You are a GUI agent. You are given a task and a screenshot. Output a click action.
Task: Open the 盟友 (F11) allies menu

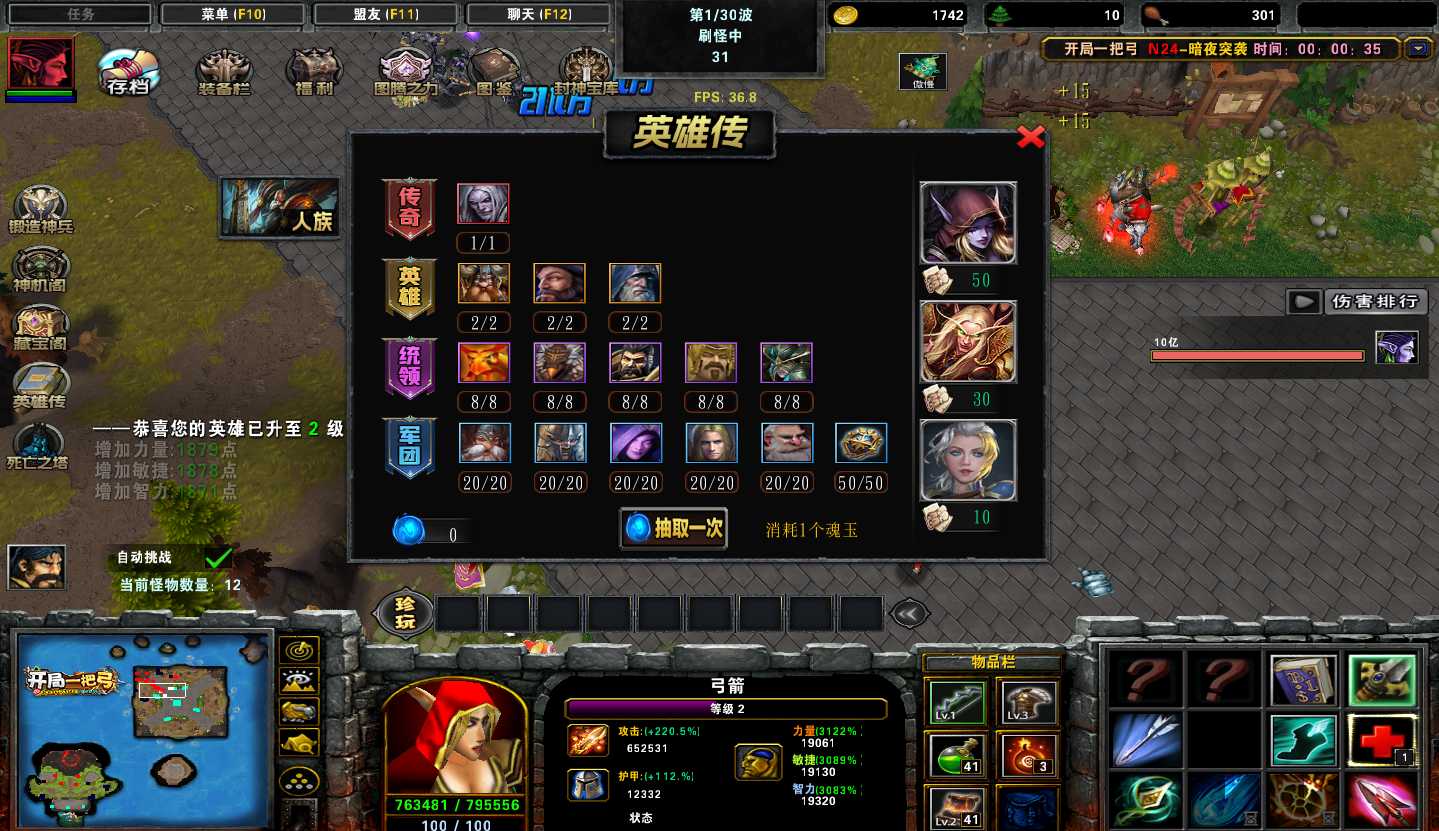click(385, 14)
